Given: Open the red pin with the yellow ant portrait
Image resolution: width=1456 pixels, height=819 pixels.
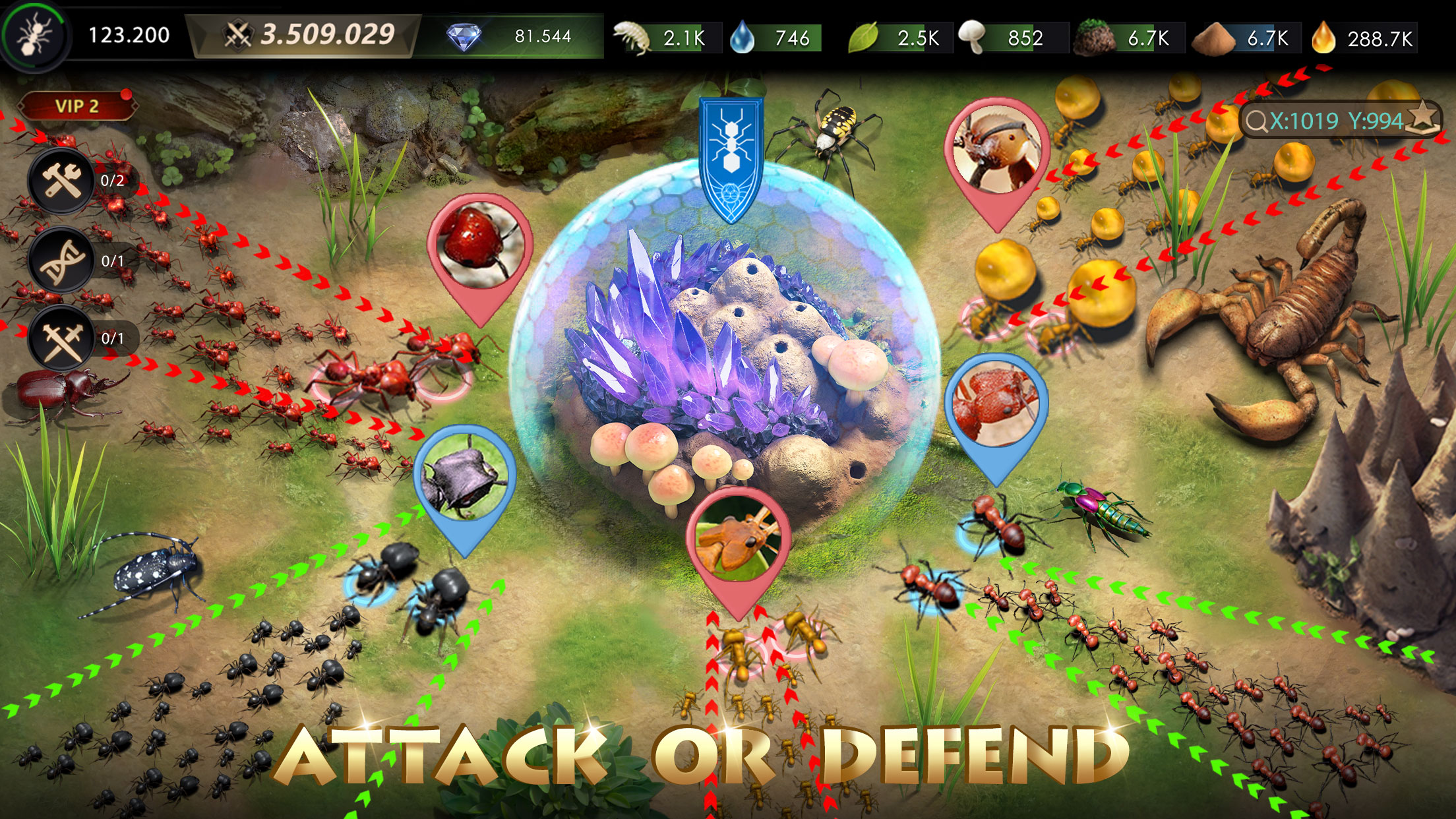Looking at the screenshot, I should point(735,541).
